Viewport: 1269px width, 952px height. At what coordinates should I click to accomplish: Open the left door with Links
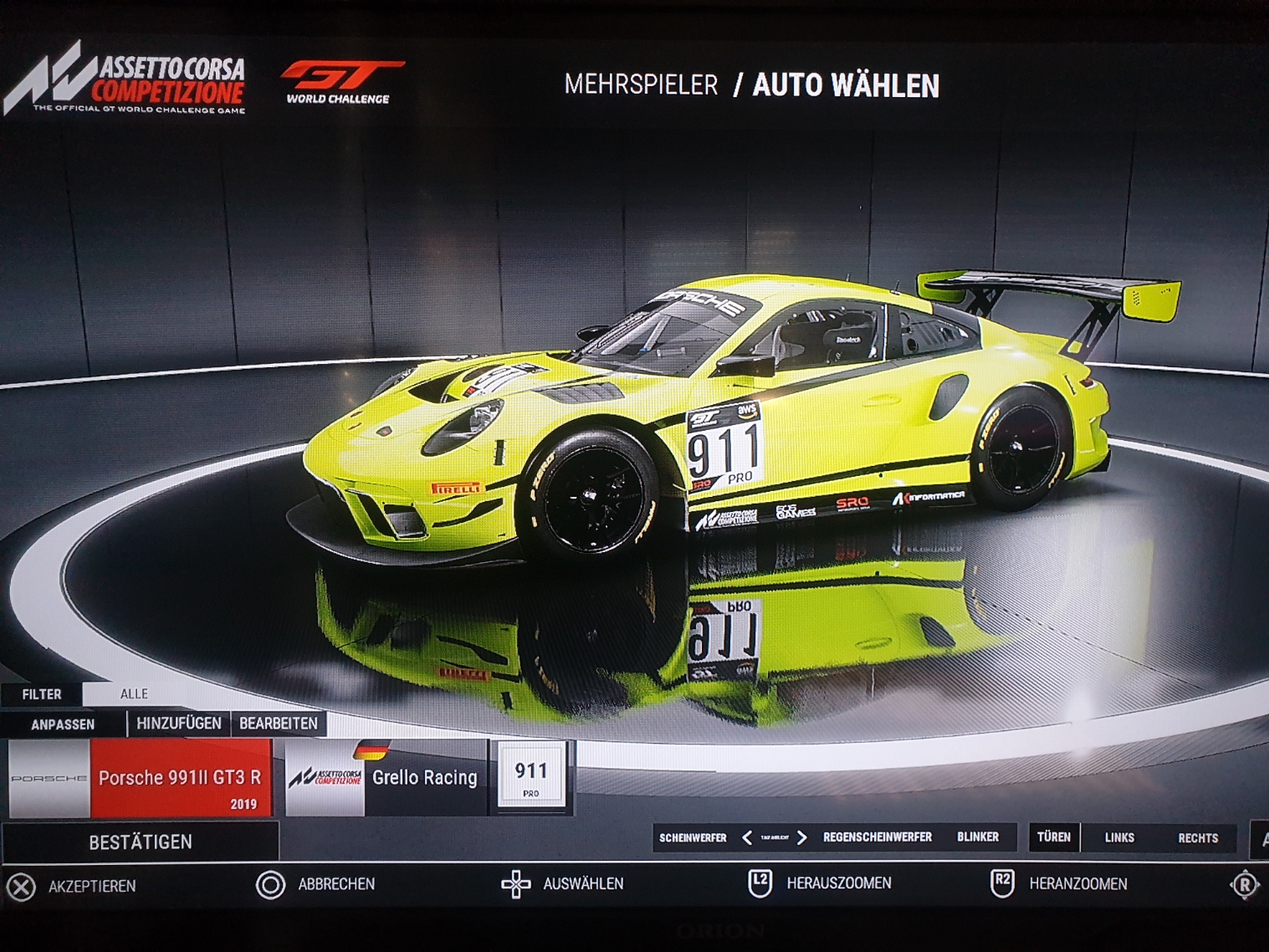pyautogui.click(x=1119, y=837)
